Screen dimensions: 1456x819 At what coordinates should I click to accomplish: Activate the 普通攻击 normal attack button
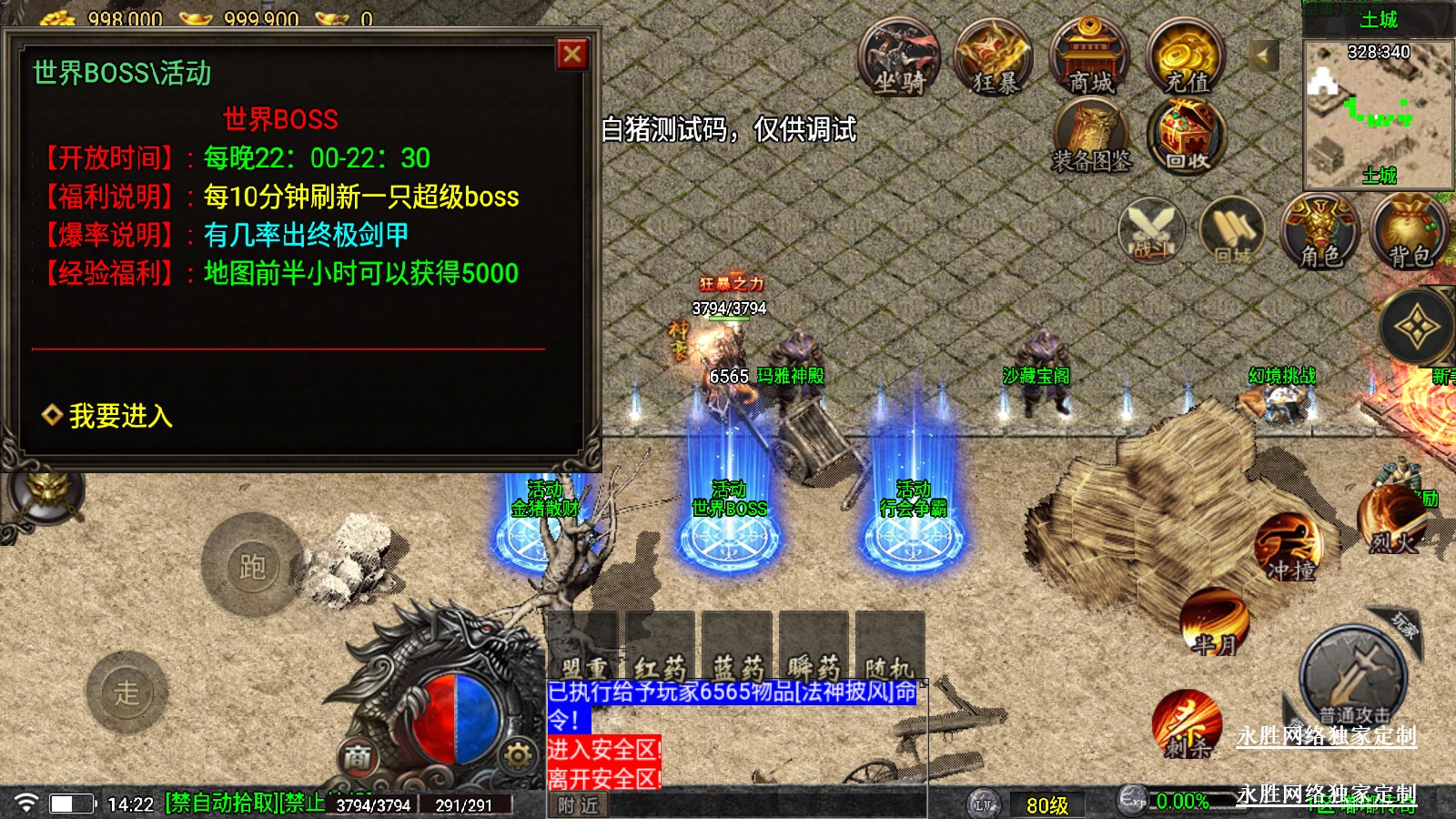pyautogui.click(x=1353, y=678)
